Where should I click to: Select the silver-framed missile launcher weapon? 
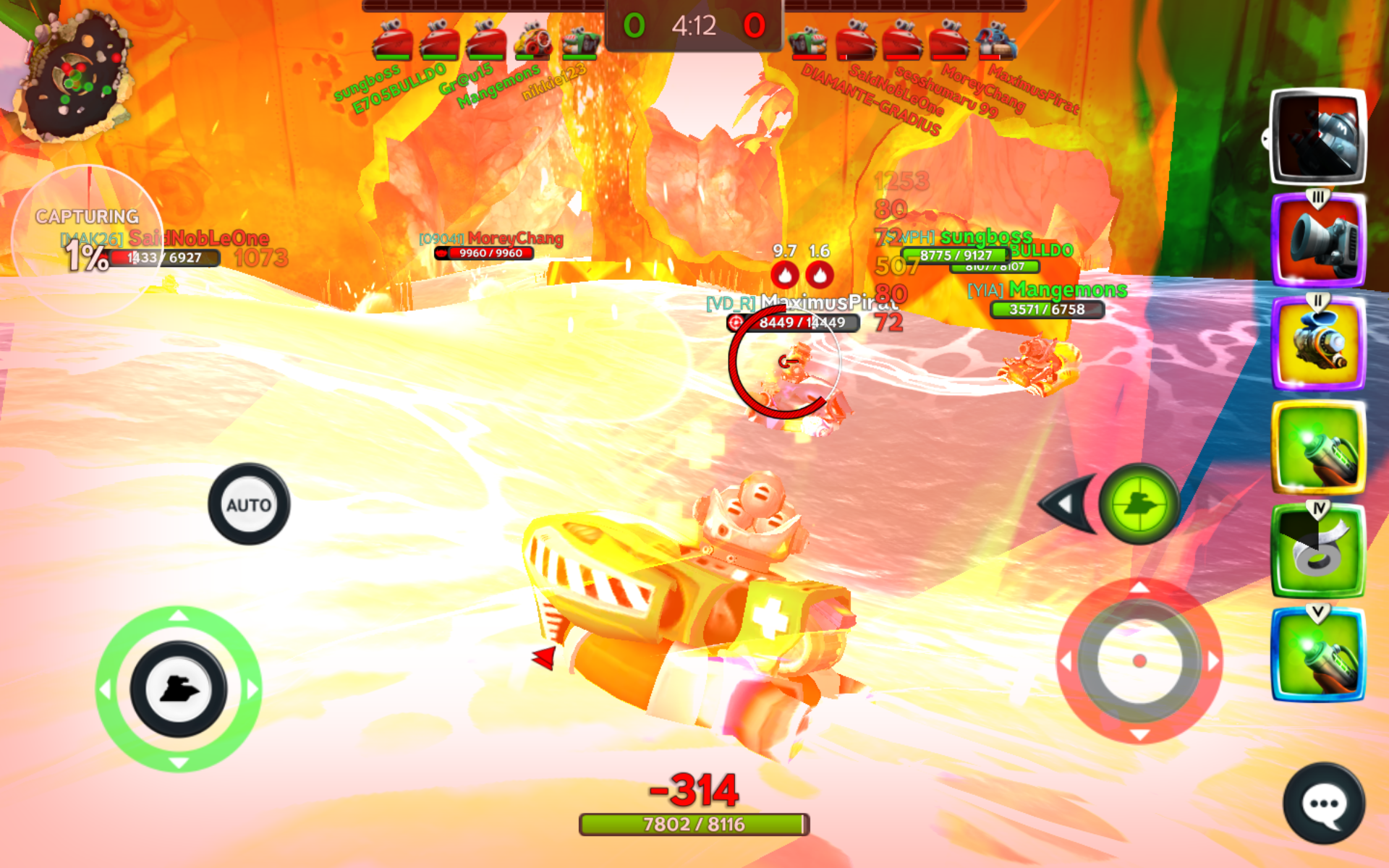coord(1318,136)
